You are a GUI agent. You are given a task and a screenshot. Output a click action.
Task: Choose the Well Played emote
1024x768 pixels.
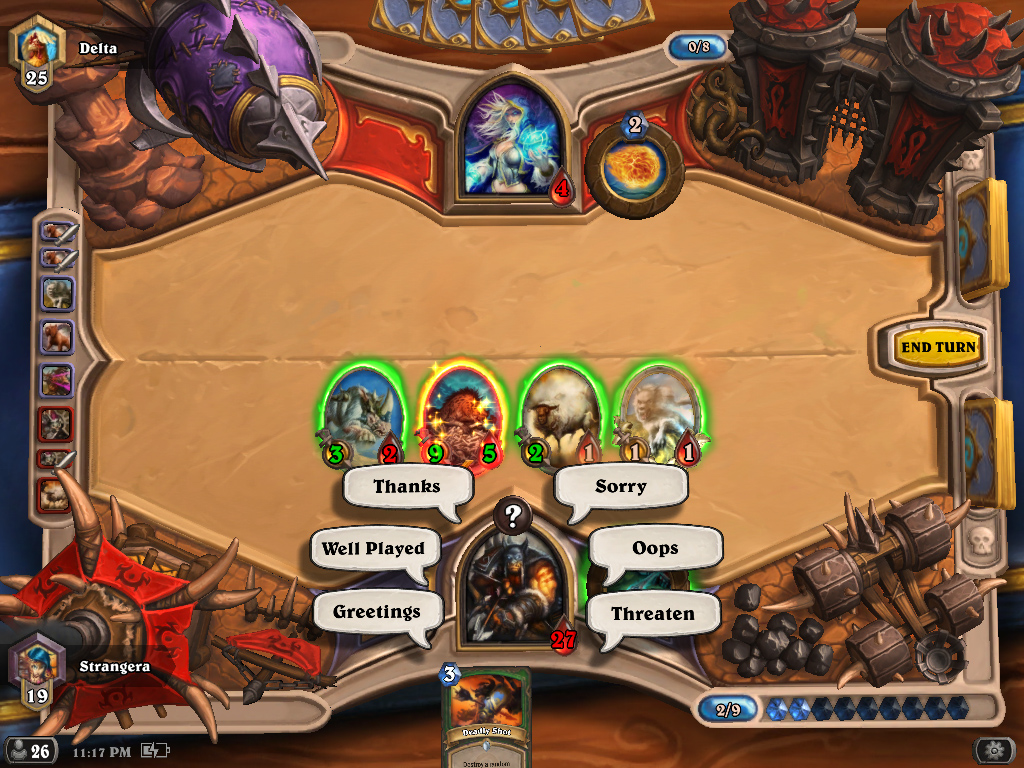click(x=373, y=549)
